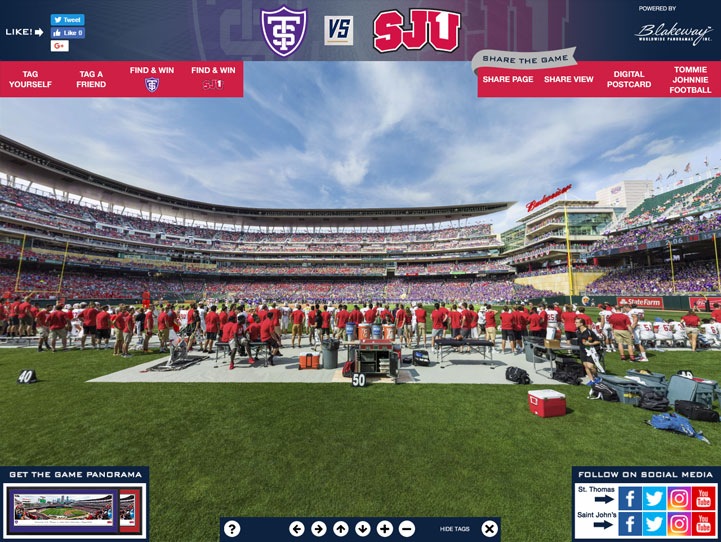
Task: Open the Tag Yourself option
Action: click(x=30, y=79)
